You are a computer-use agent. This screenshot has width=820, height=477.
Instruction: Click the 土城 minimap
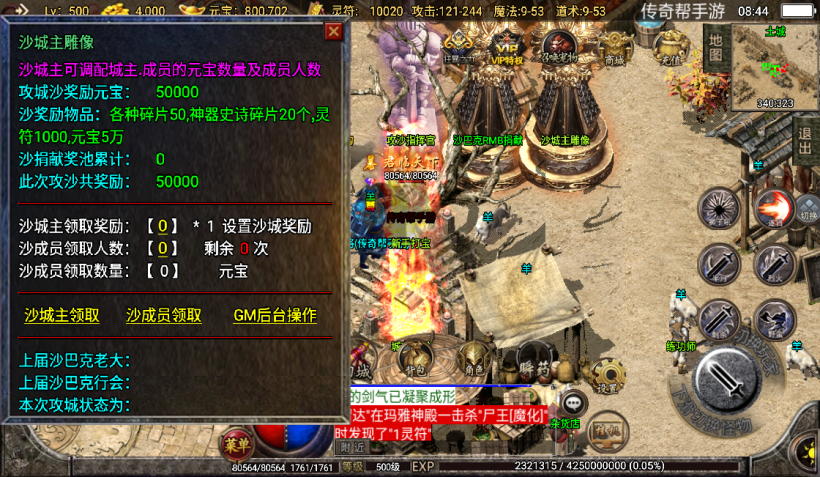tap(775, 65)
